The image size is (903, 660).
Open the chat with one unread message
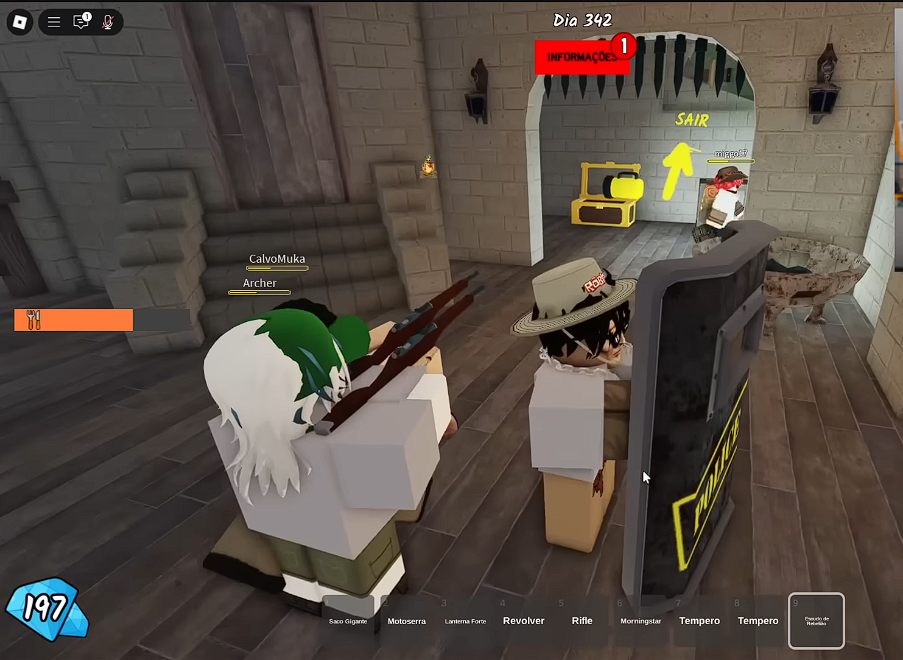[x=81, y=22]
